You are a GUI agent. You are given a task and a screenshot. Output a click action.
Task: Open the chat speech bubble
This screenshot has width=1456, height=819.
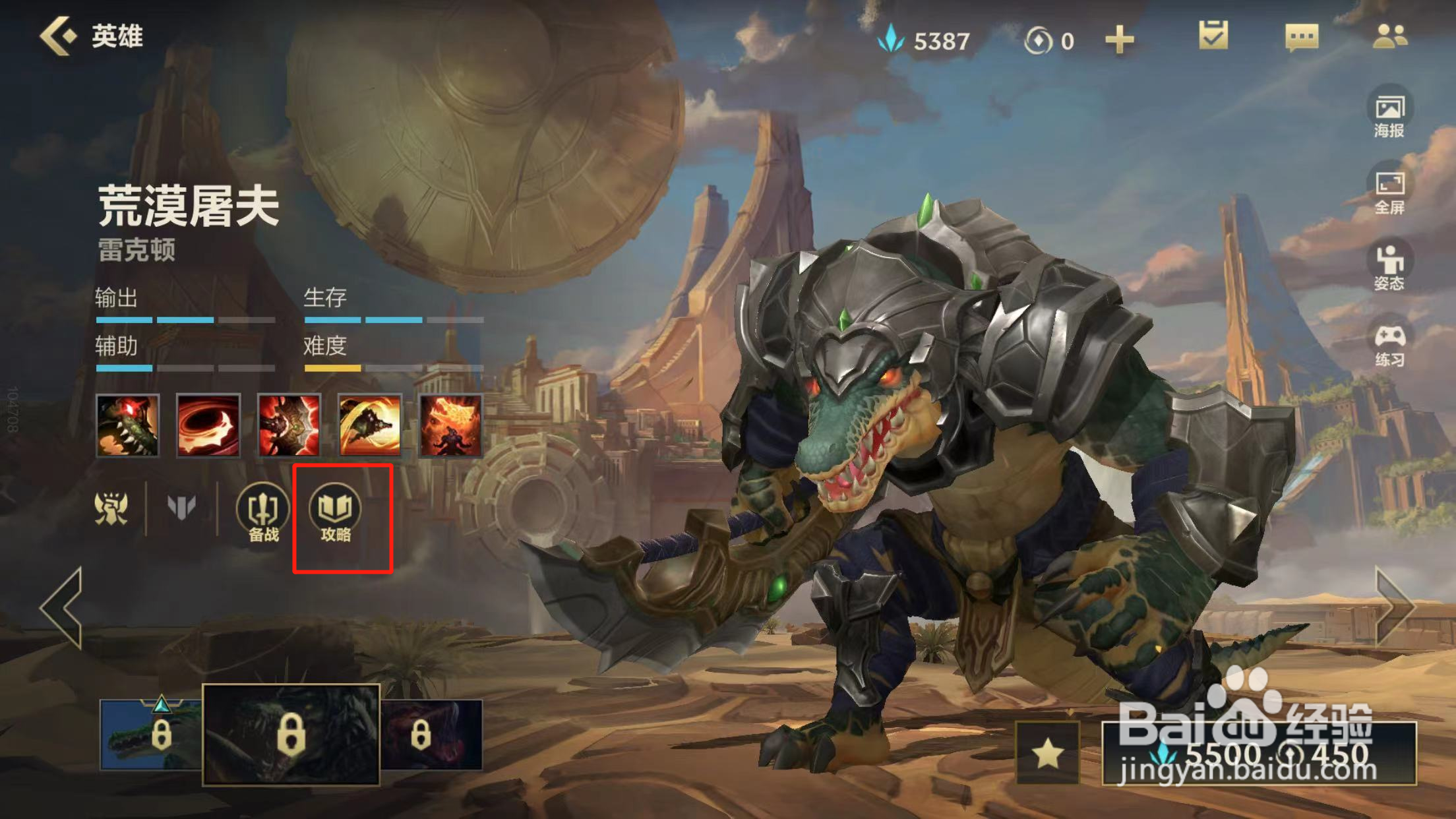[1302, 37]
